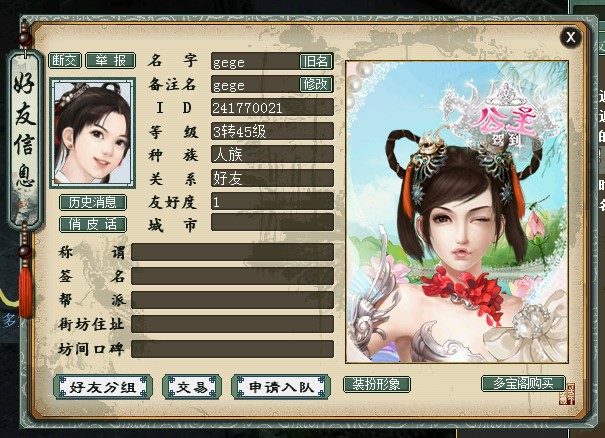
Task: Select the 备注名 remark name field
Action: click(255, 85)
